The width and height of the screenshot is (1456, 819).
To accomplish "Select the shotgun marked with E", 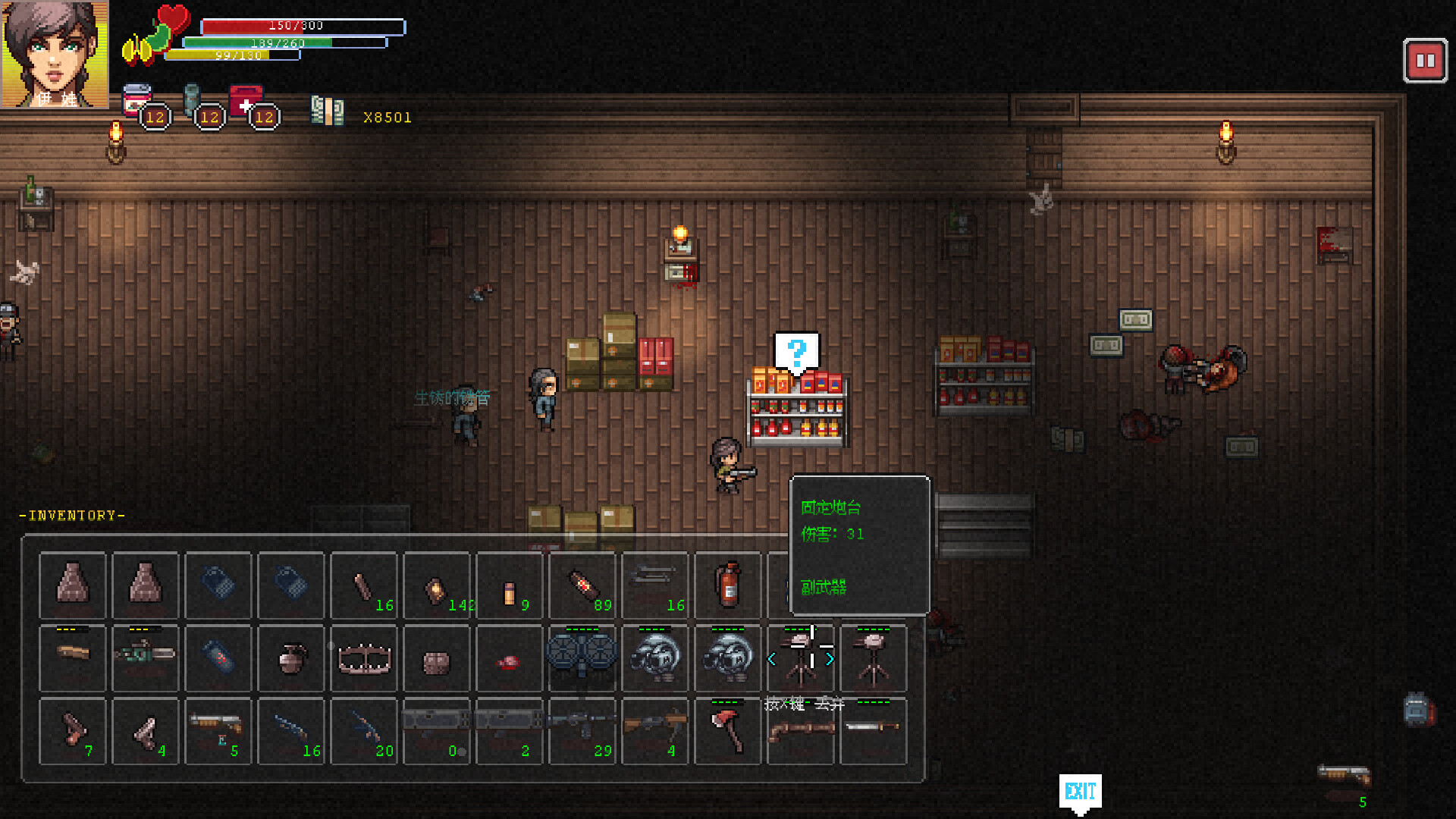I will tap(218, 731).
